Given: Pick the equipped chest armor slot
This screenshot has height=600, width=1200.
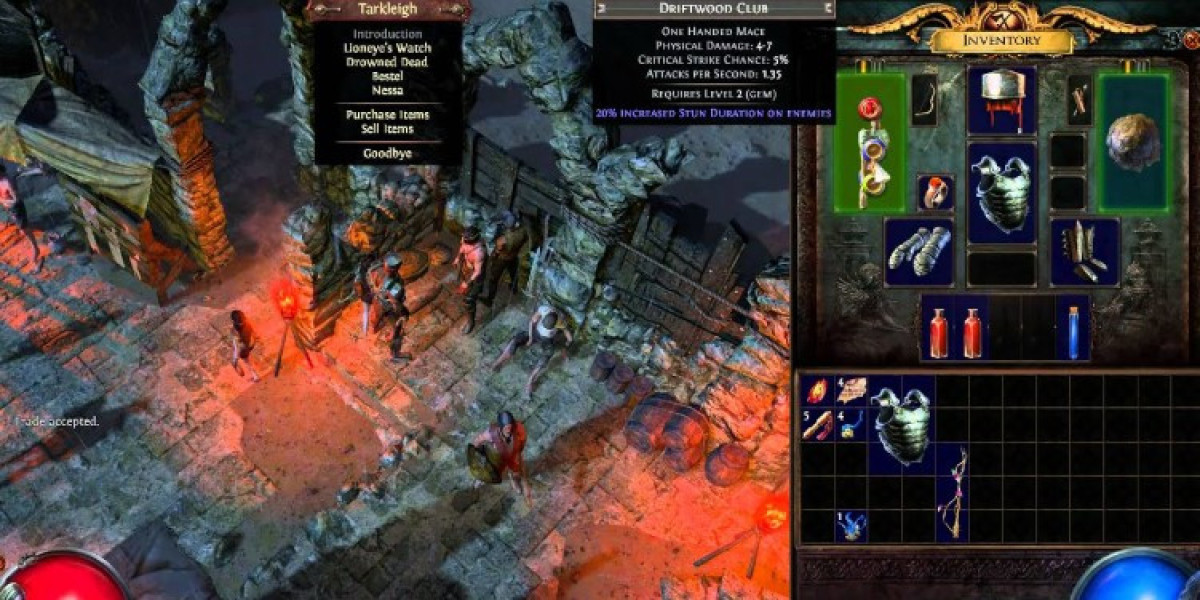Looking at the screenshot, I should (1001, 192).
